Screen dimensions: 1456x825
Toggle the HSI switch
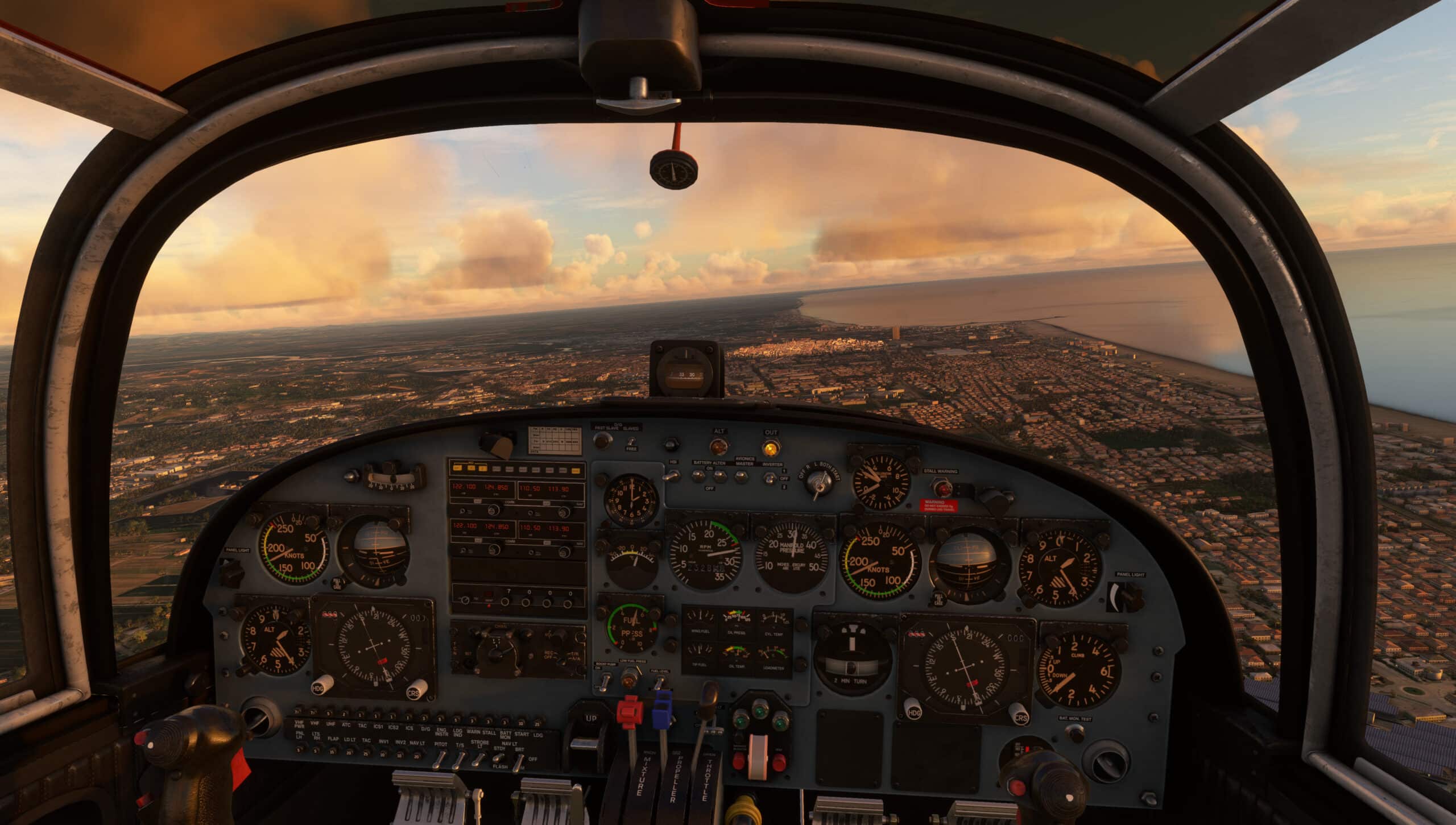pyautogui.click(x=672, y=475)
